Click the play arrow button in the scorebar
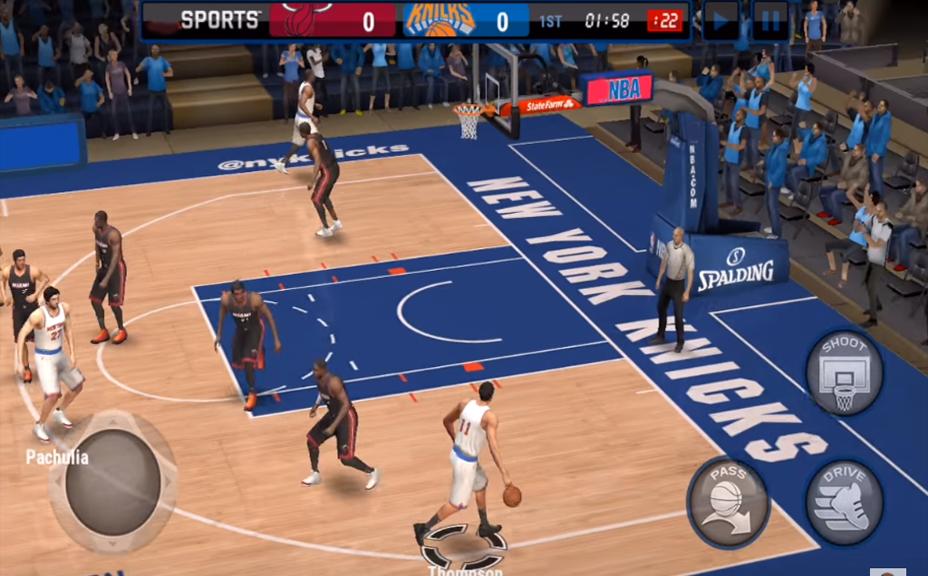Screen dimensions: 928x576 click(x=720, y=20)
